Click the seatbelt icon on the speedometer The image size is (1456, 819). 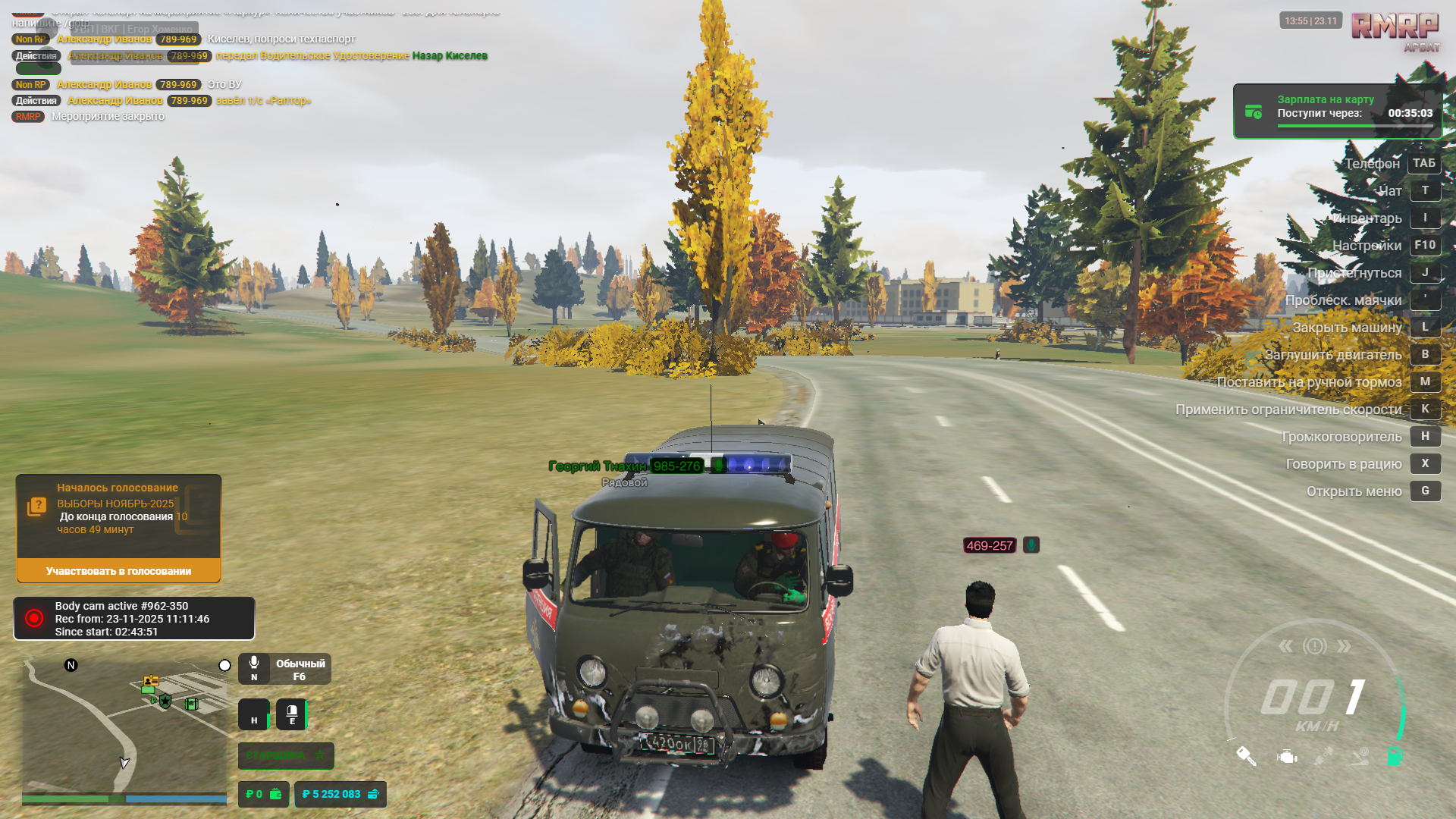[x=1323, y=756]
